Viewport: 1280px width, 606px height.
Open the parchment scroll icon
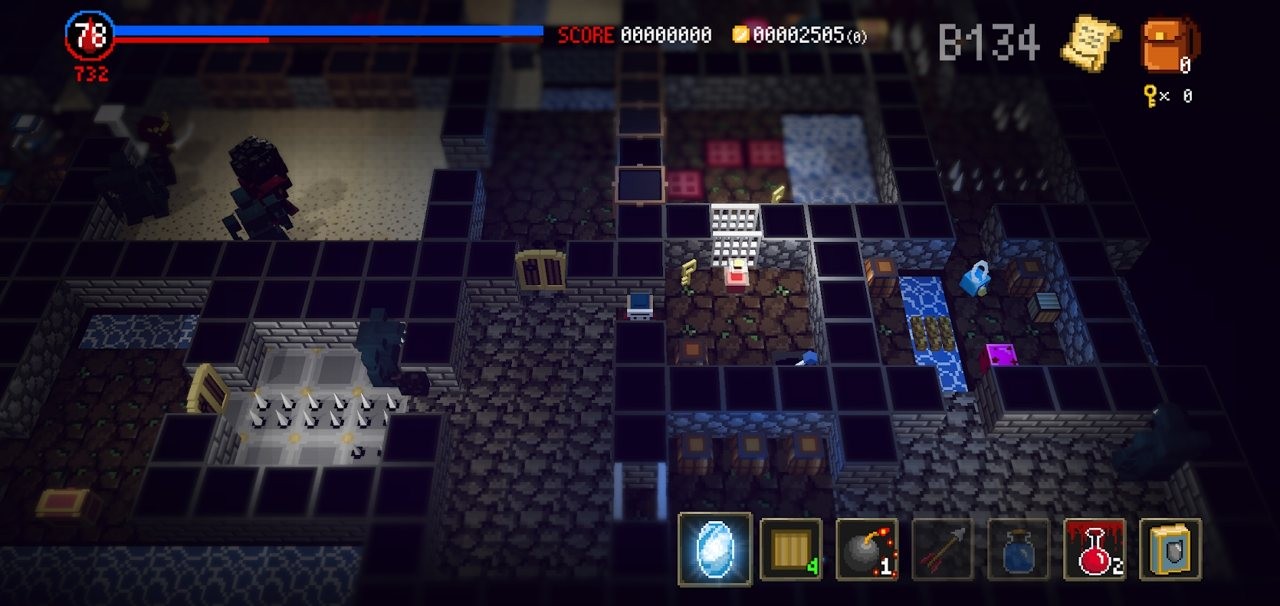(x=1090, y=44)
